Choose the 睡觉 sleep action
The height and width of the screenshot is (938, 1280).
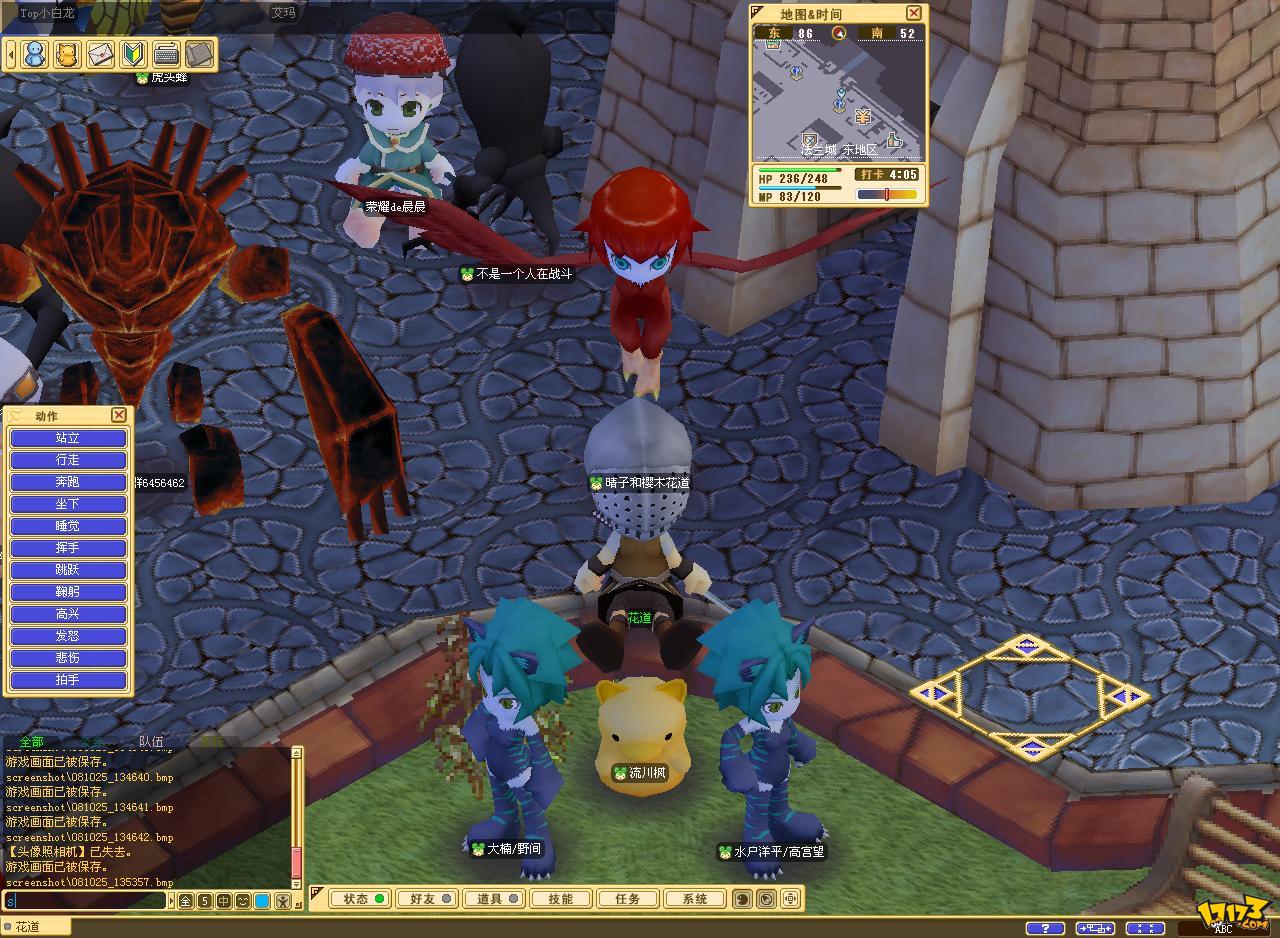[68, 526]
